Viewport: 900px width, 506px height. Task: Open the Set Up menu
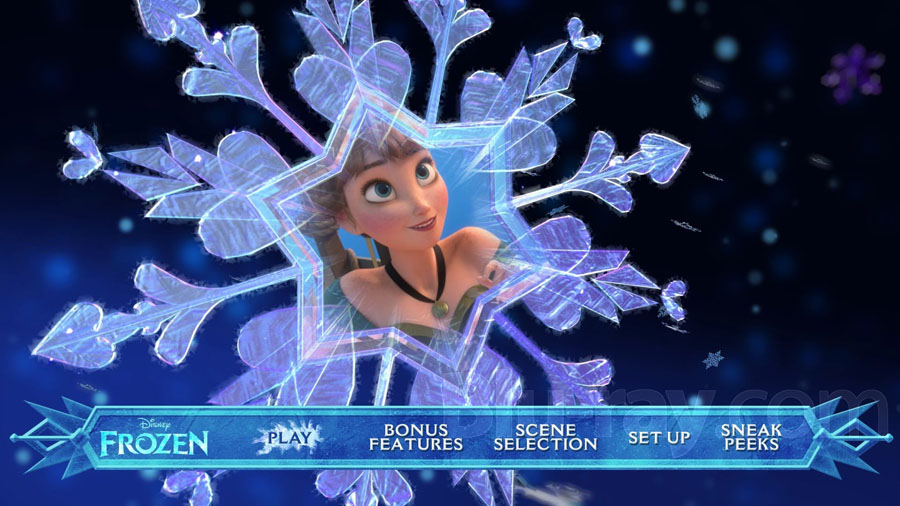659,438
